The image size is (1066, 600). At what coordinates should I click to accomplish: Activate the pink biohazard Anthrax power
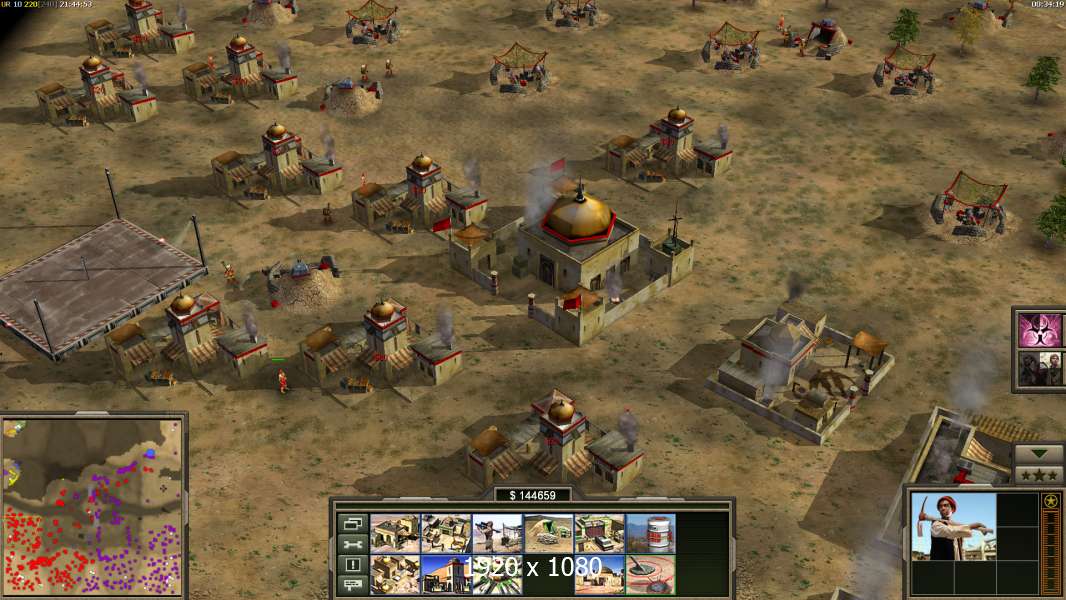pyautogui.click(x=1041, y=329)
